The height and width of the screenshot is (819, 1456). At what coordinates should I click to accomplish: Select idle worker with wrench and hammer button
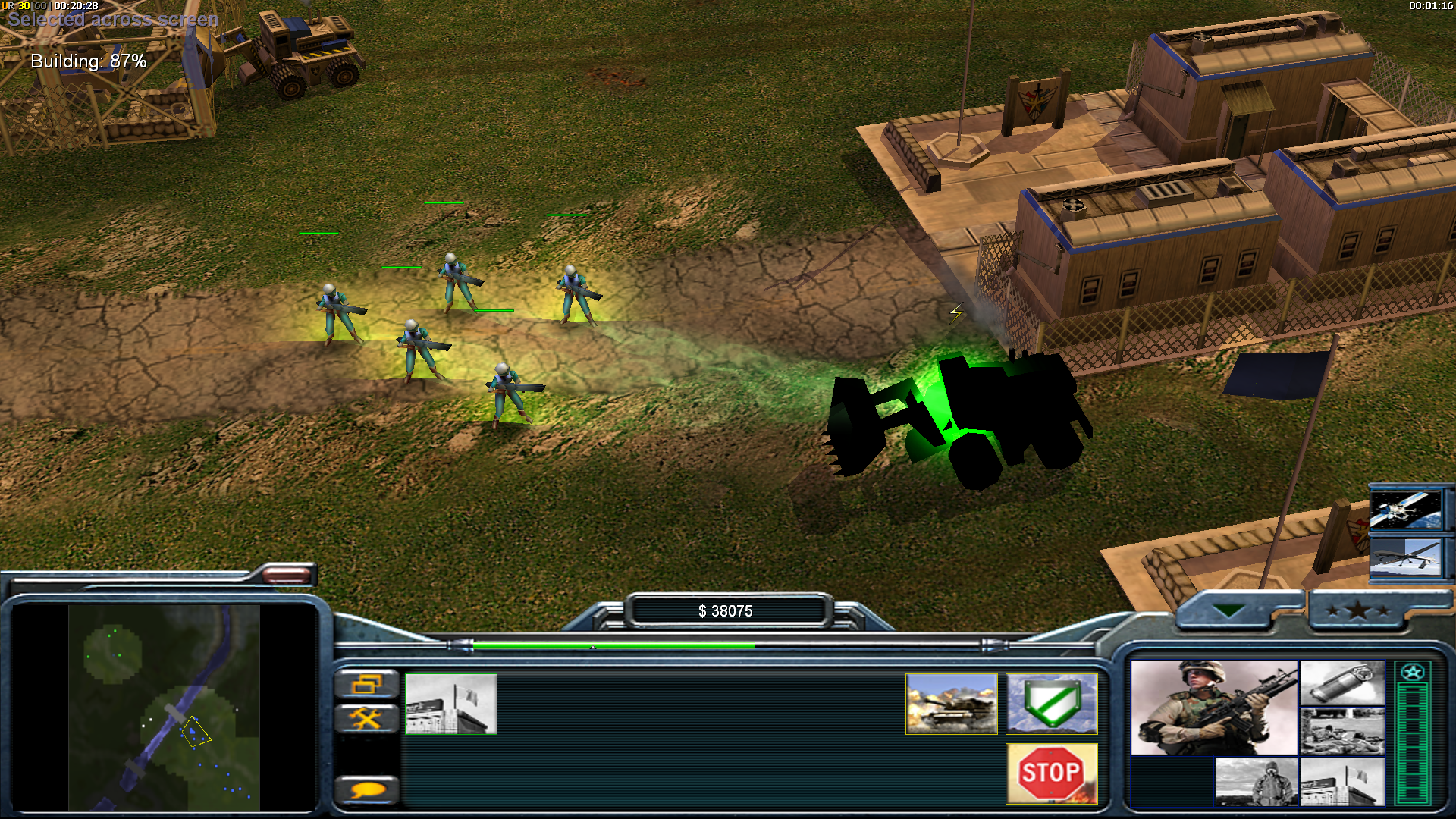[x=367, y=717]
